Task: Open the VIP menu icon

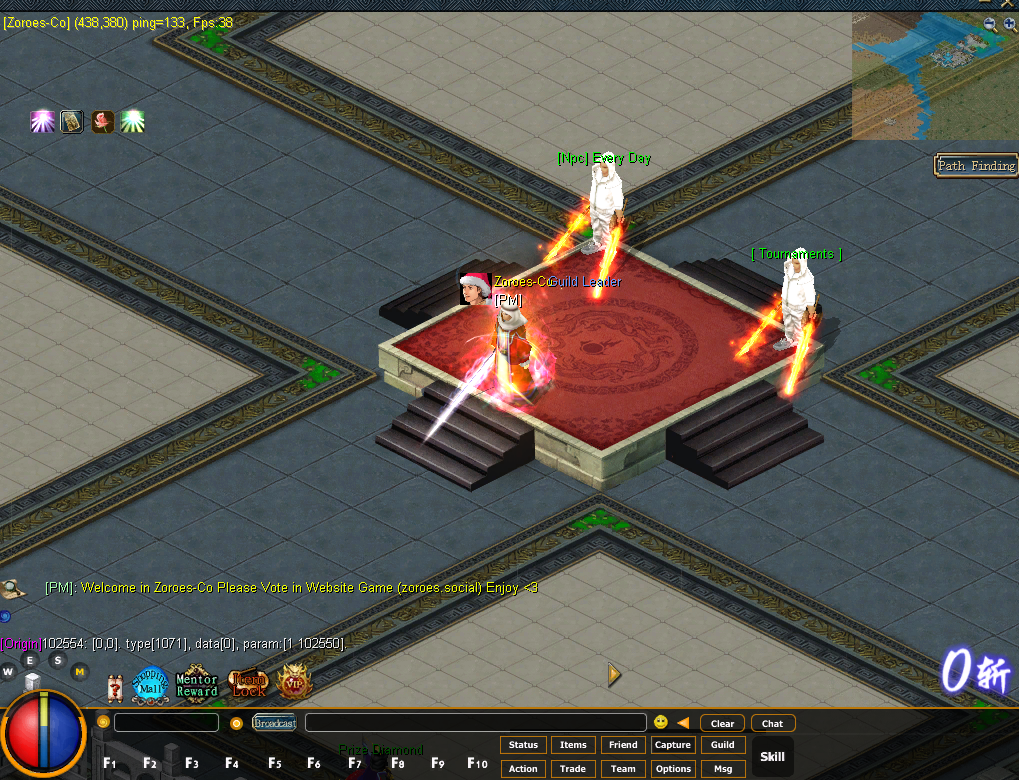Action: click(293, 685)
